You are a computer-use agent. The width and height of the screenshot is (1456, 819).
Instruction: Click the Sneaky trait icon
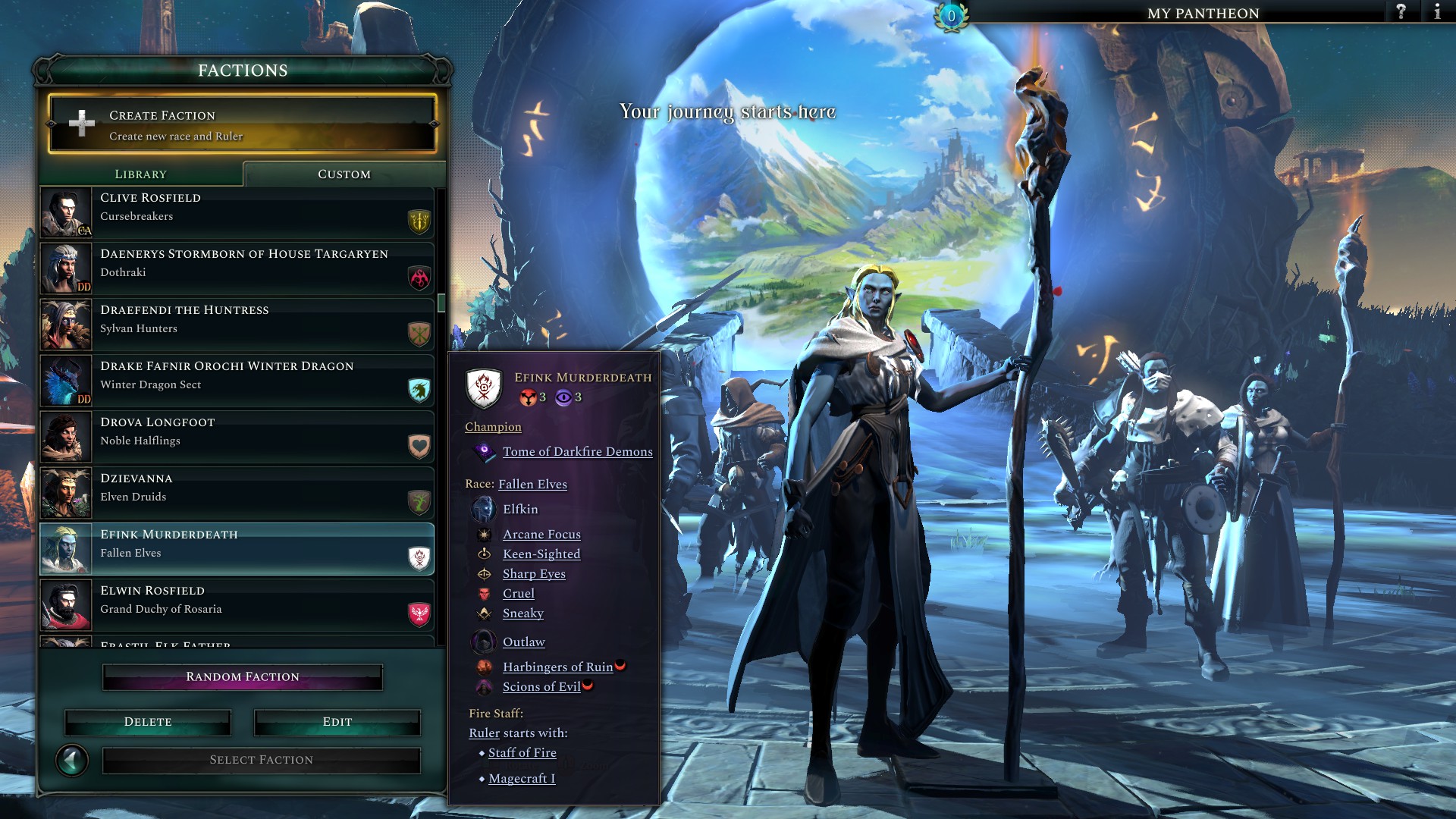(483, 613)
